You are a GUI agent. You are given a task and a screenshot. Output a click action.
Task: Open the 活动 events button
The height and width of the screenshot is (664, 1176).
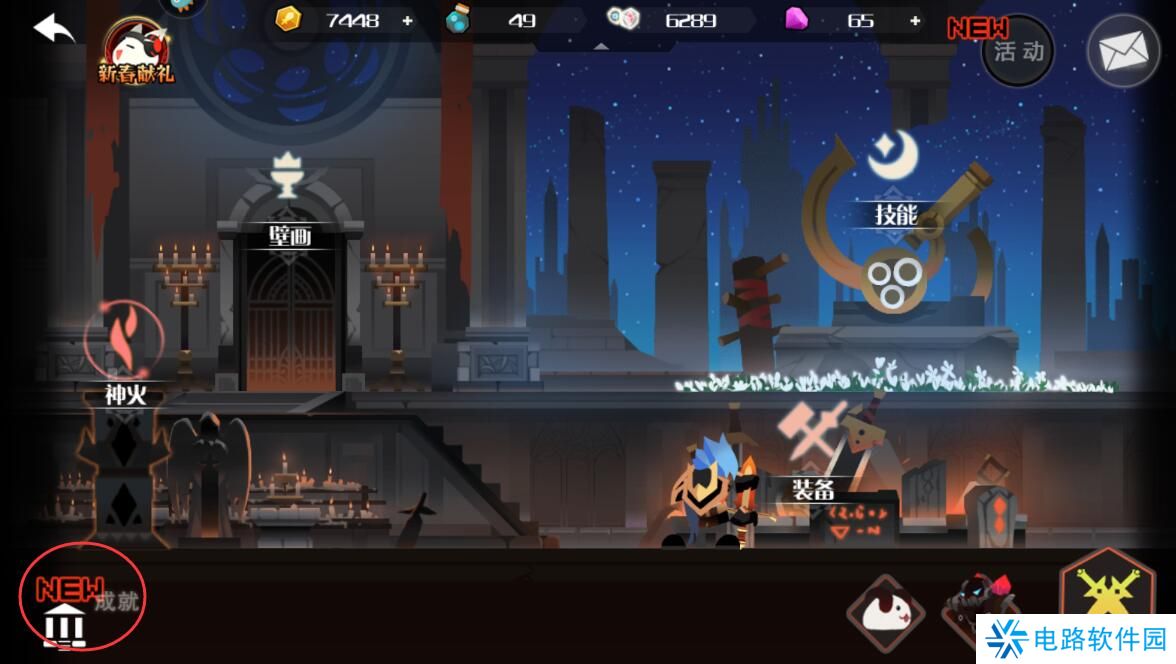tap(1018, 51)
